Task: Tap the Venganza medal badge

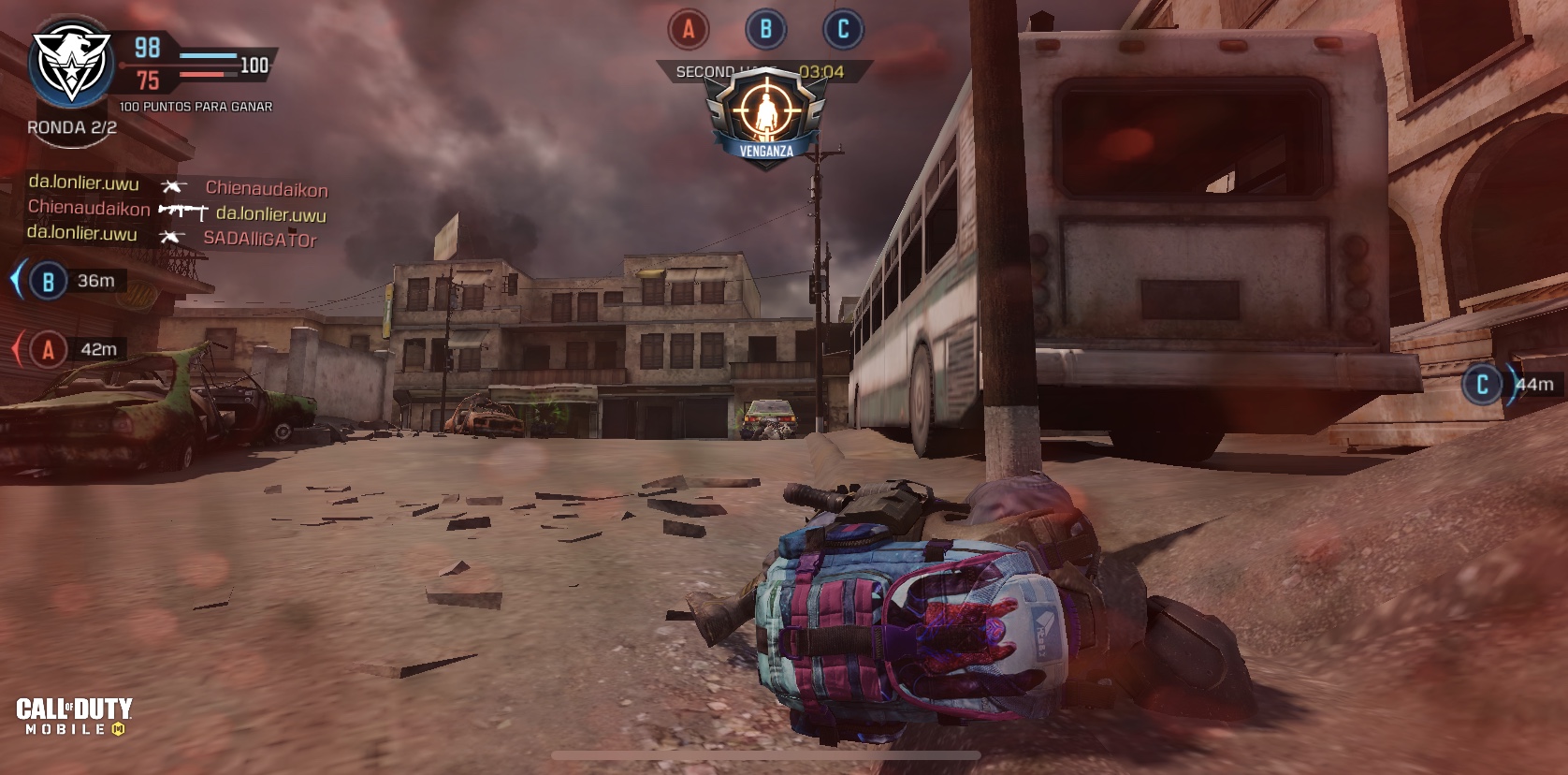Action: pyautogui.click(x=766, y=119)
